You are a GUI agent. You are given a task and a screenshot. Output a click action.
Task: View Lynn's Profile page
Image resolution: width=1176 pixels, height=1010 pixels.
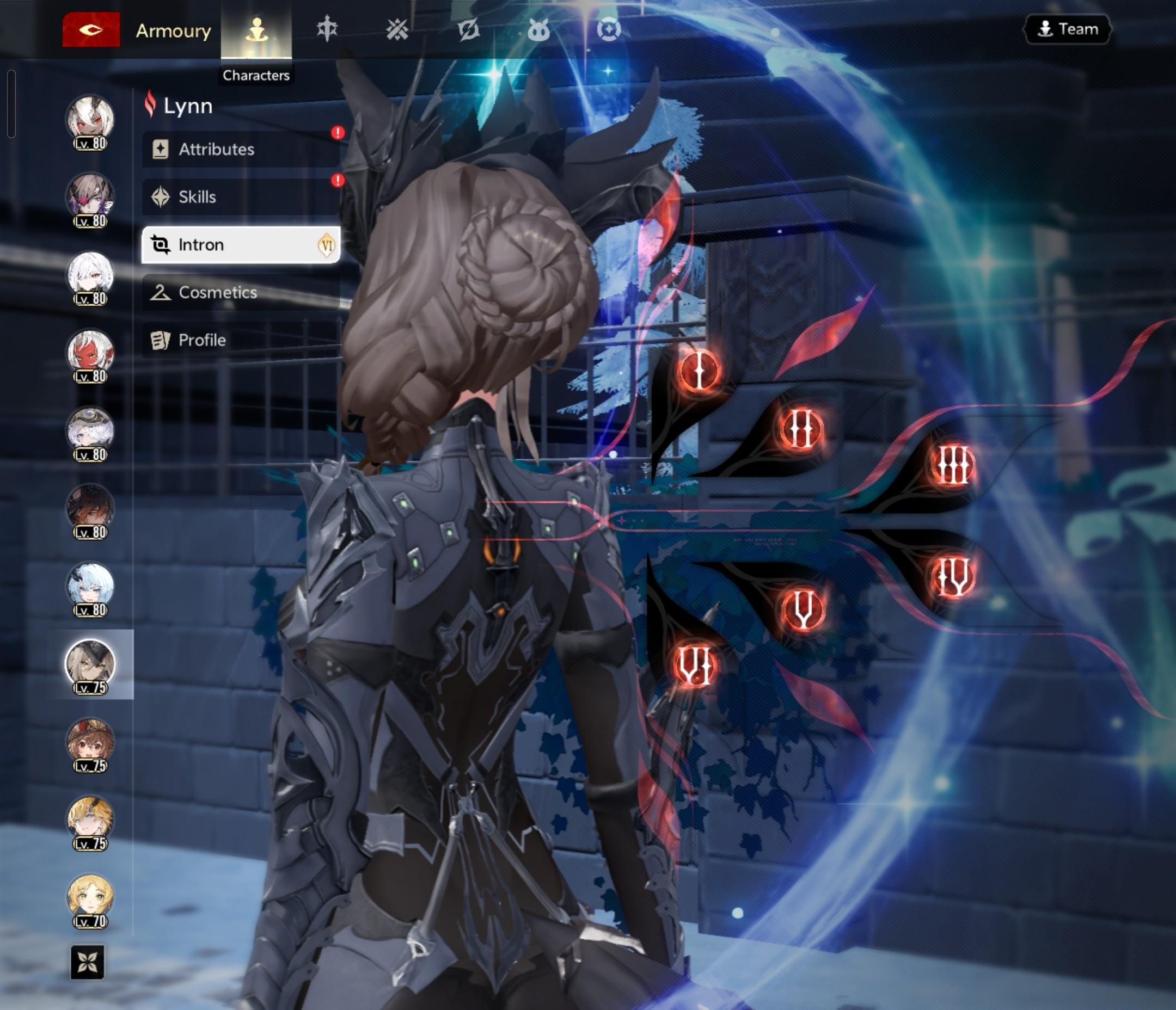click(x=241, y=340)
